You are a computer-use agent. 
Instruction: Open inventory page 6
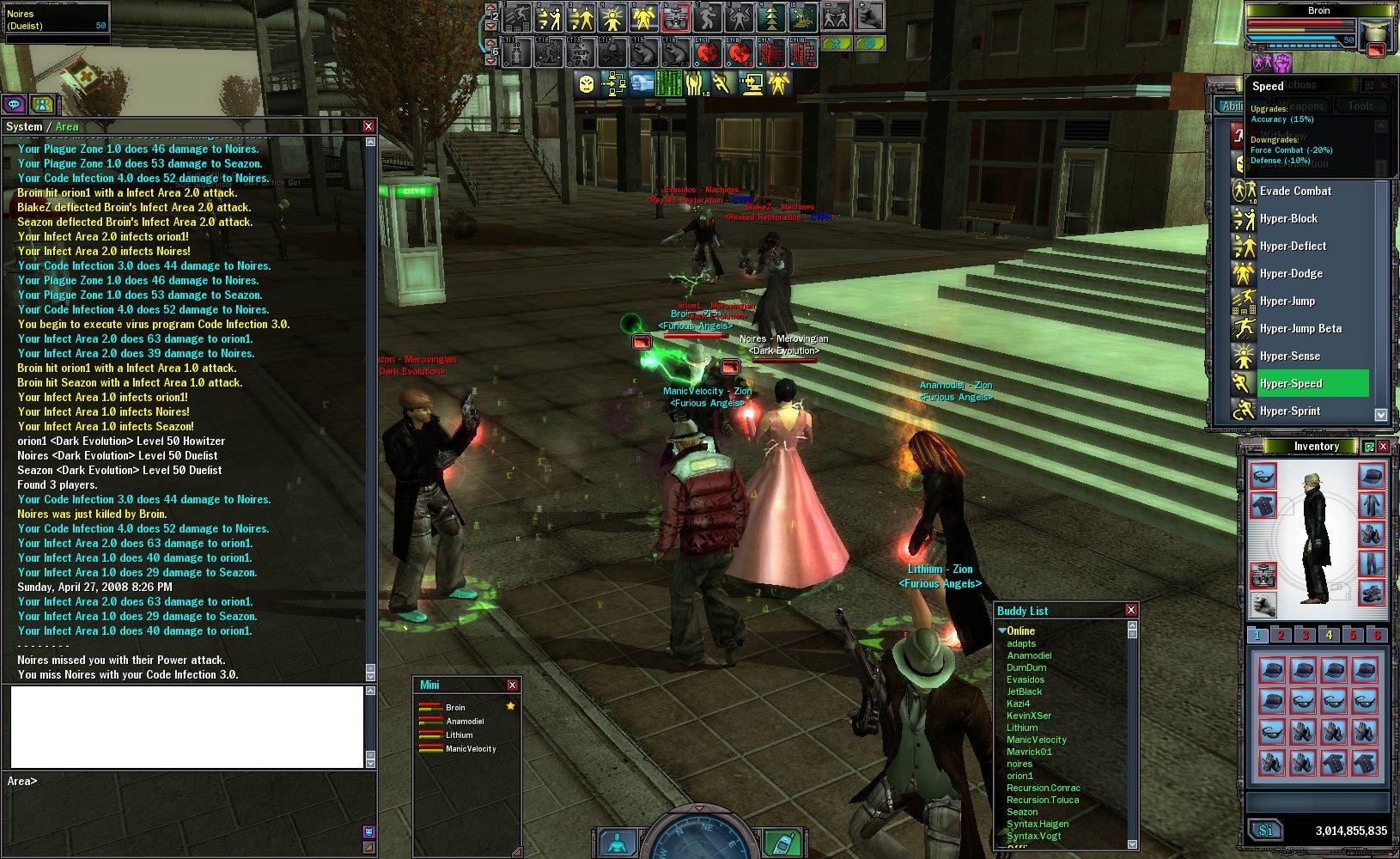coord(1377,635)
